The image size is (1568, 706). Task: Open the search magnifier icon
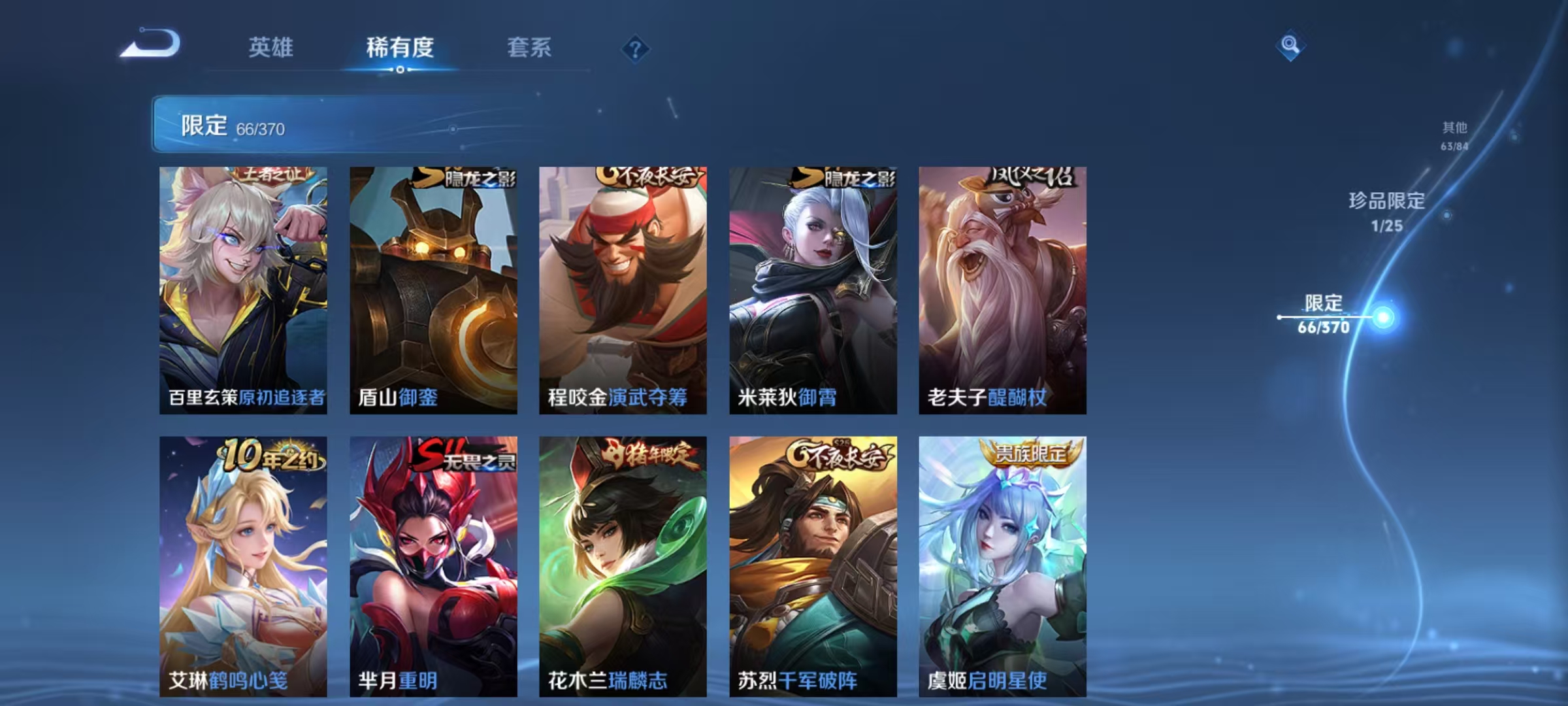1289,44
